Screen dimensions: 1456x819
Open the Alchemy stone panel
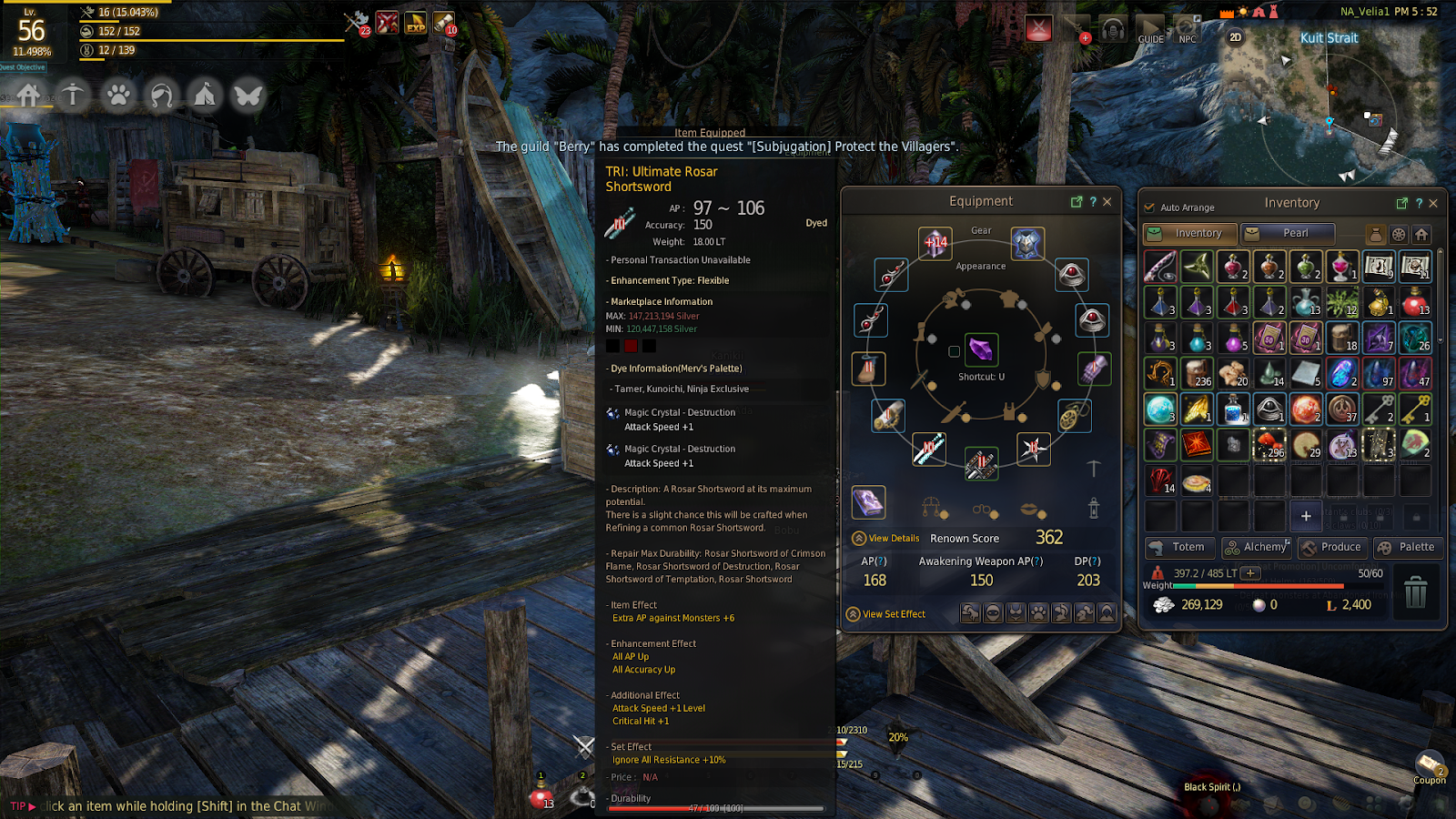tap(1256, 547)
